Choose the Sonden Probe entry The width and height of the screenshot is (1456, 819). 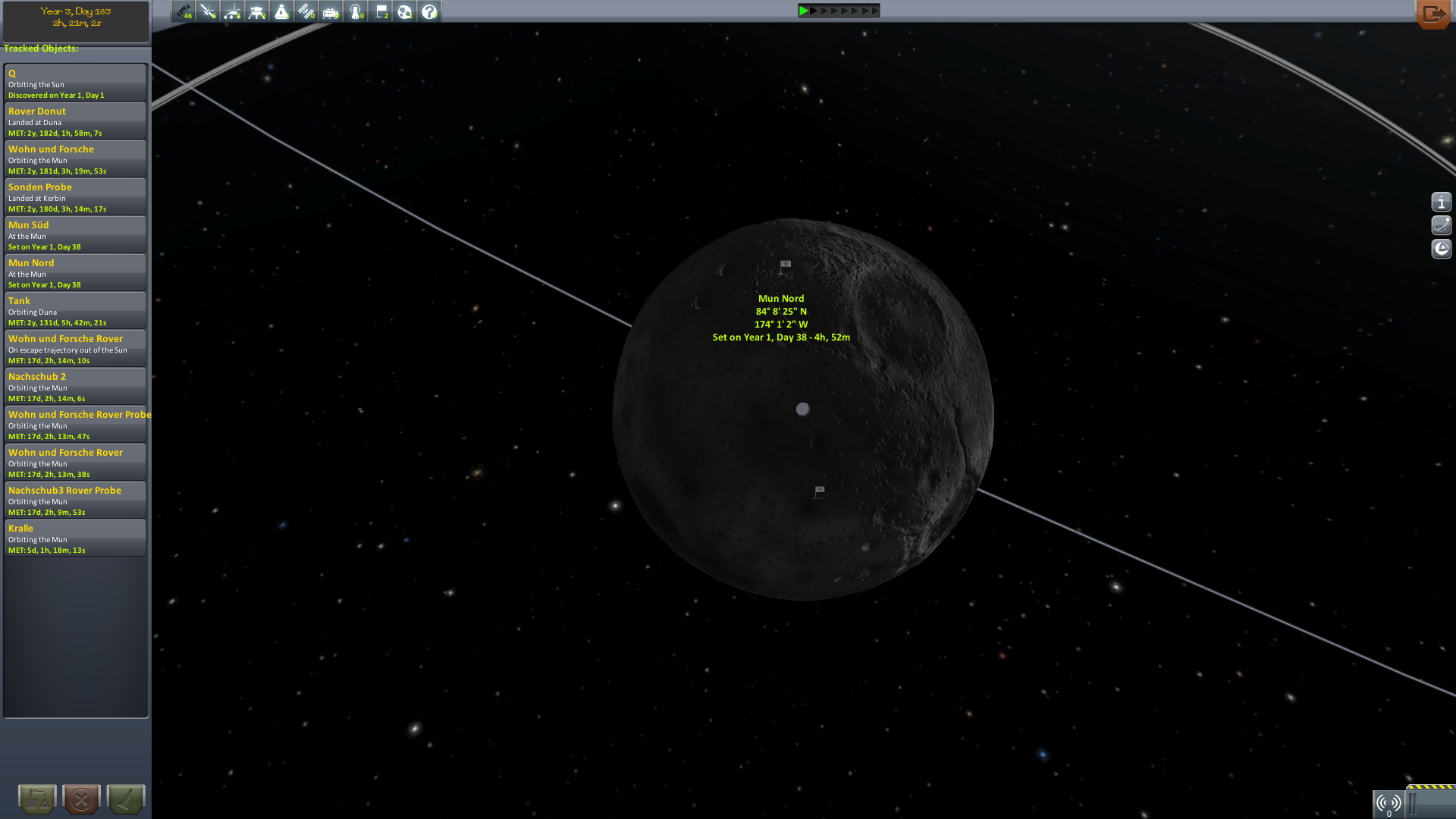[x=75, y=197]
